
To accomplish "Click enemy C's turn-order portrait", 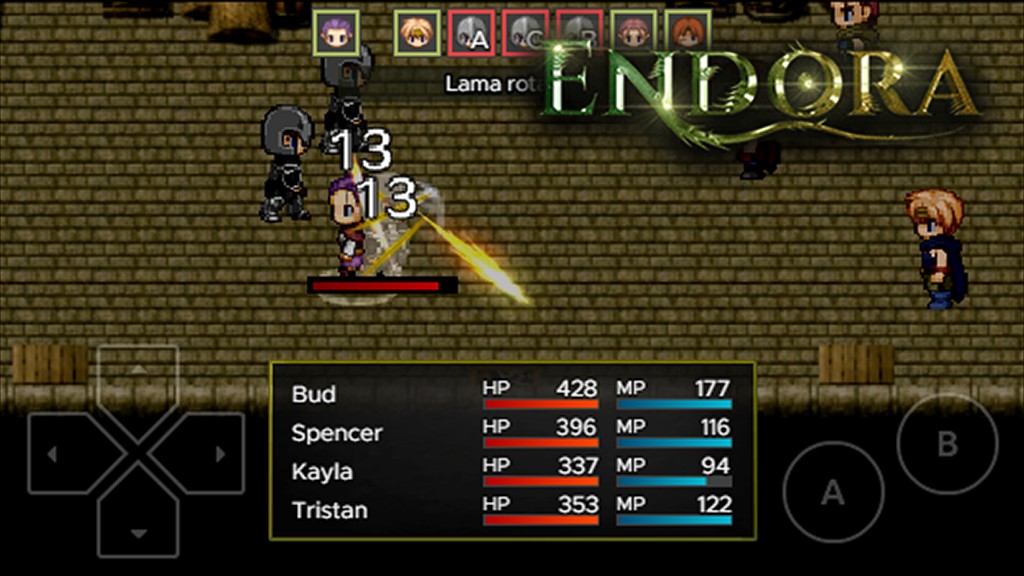I will 525,34.
